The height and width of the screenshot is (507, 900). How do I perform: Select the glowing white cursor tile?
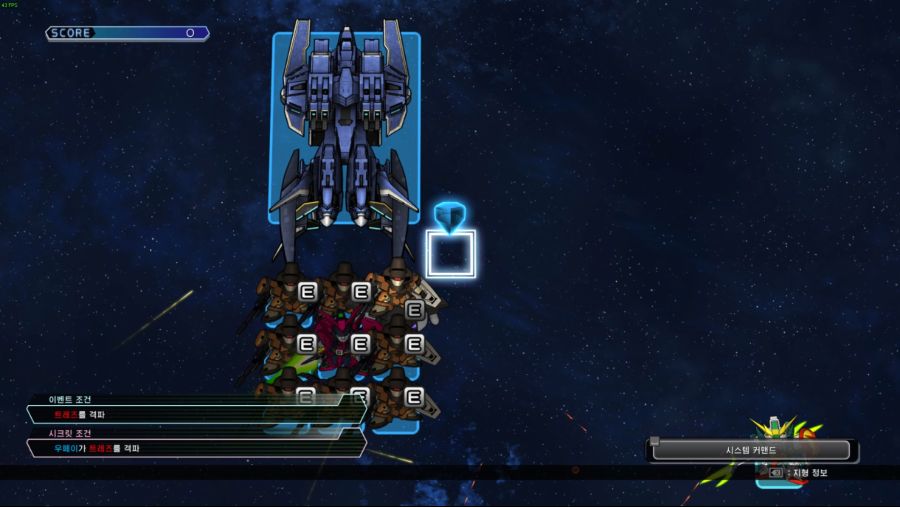point(450,254)
